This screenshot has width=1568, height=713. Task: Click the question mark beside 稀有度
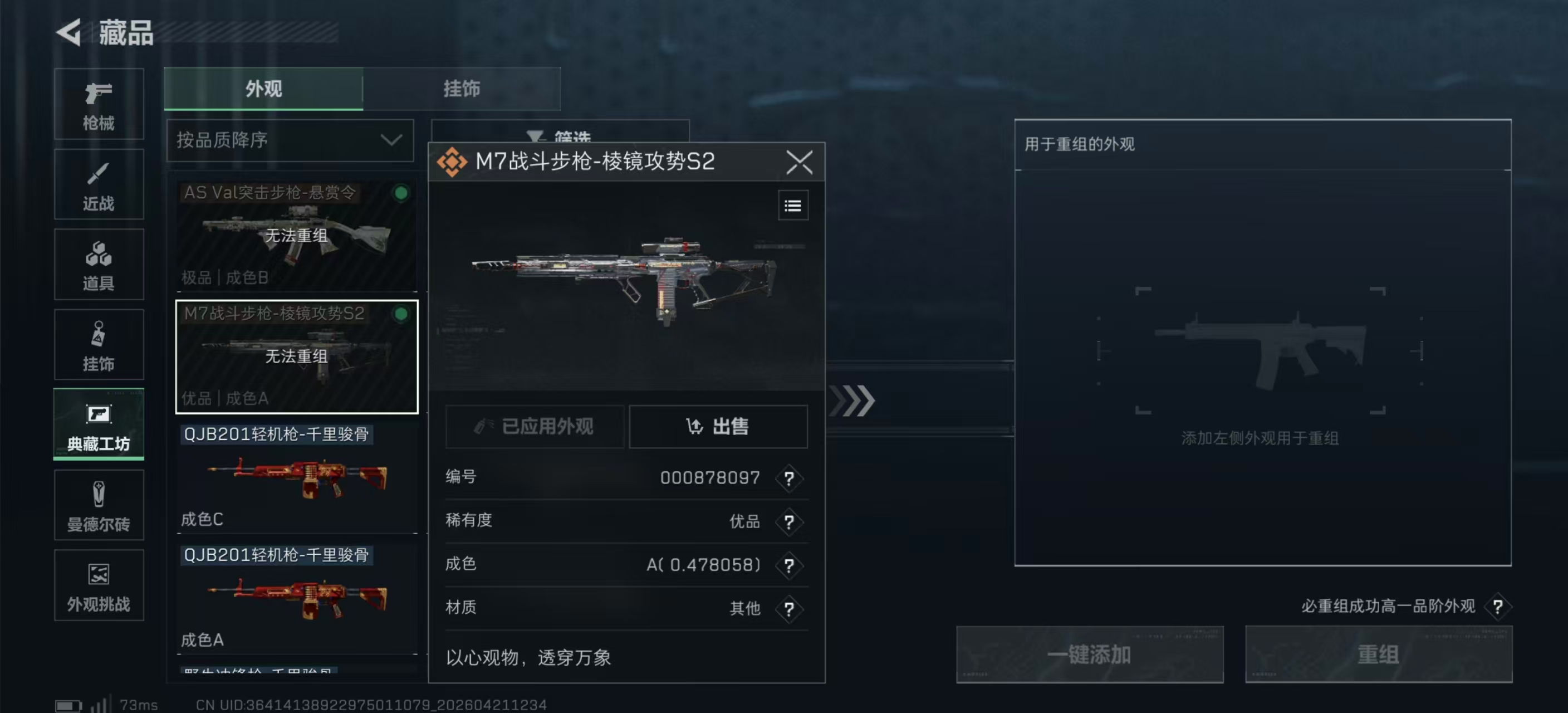(789, 522)
